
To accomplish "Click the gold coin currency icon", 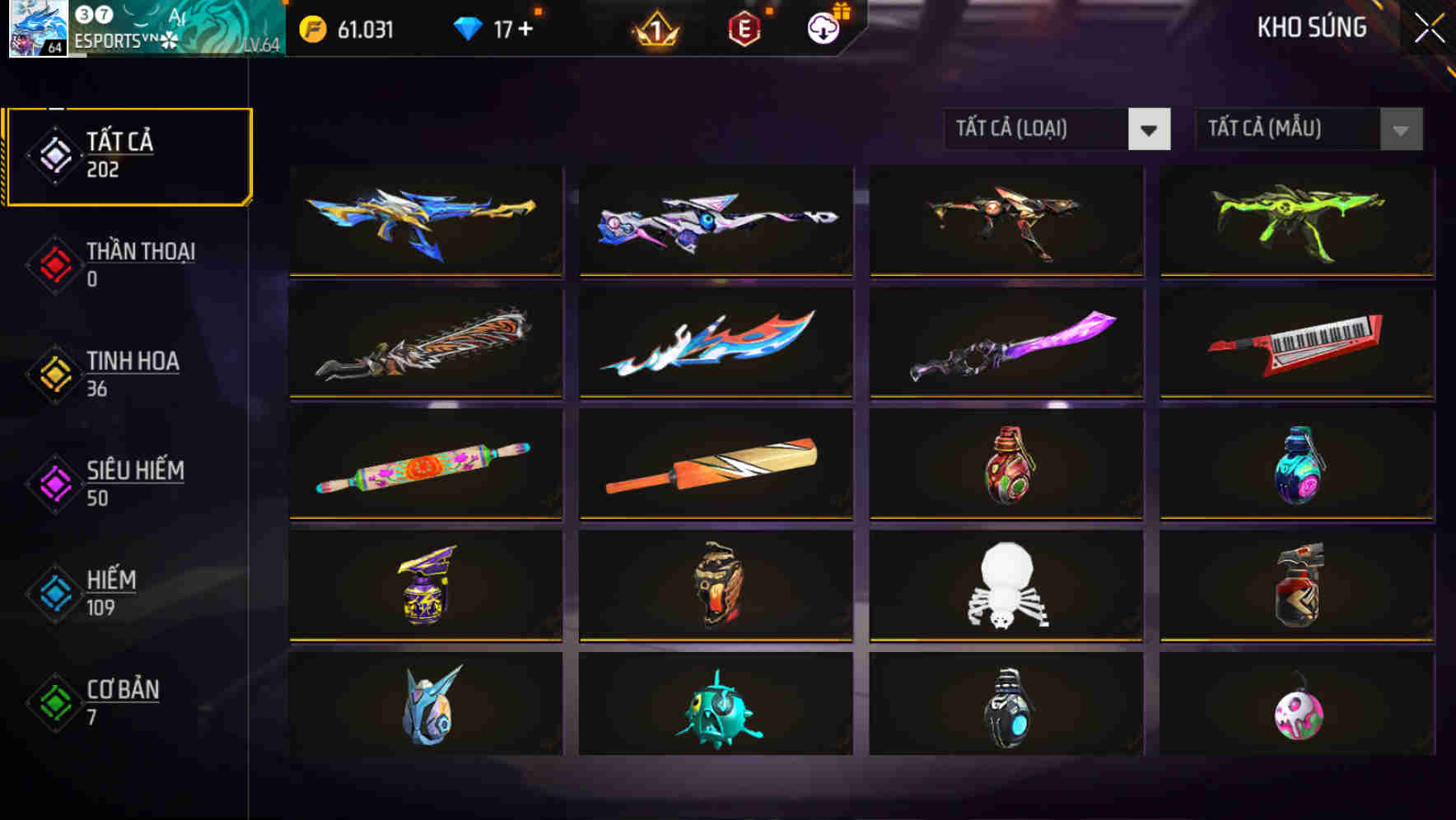I will [x=311, y=26].
